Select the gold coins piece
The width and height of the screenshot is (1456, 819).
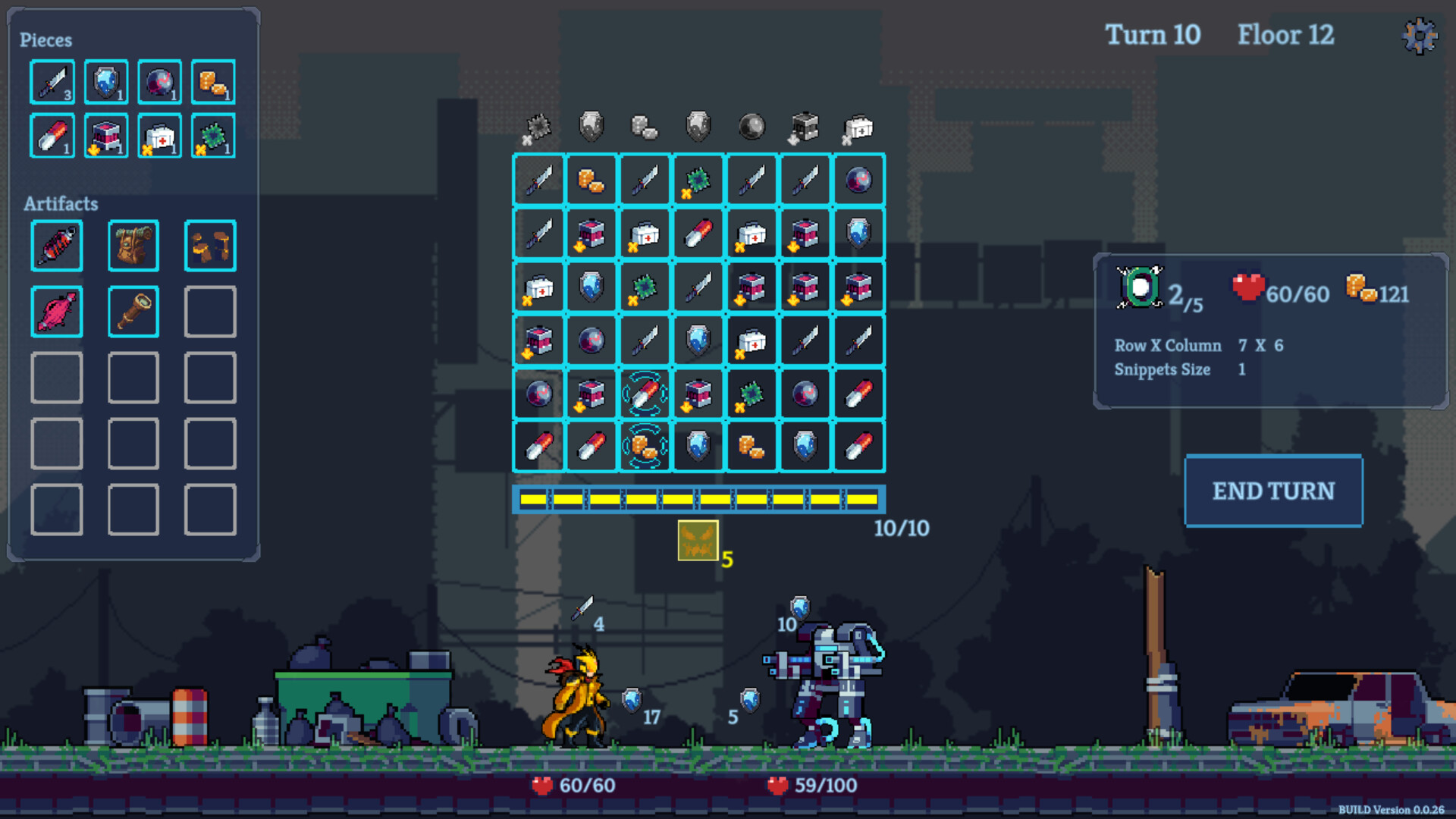[x=212, y=81]
